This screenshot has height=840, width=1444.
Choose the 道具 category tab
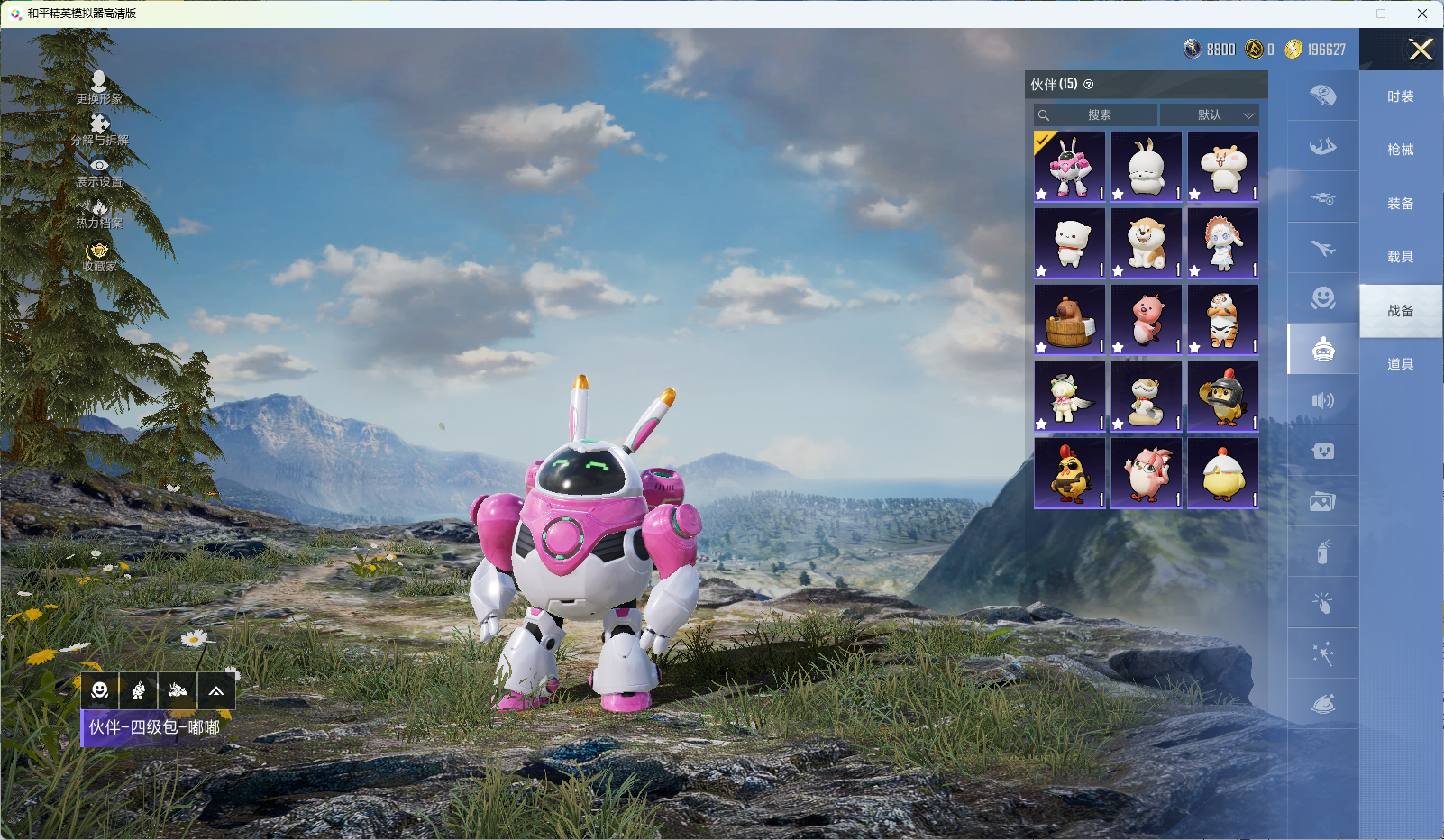tap(1400, 364)
